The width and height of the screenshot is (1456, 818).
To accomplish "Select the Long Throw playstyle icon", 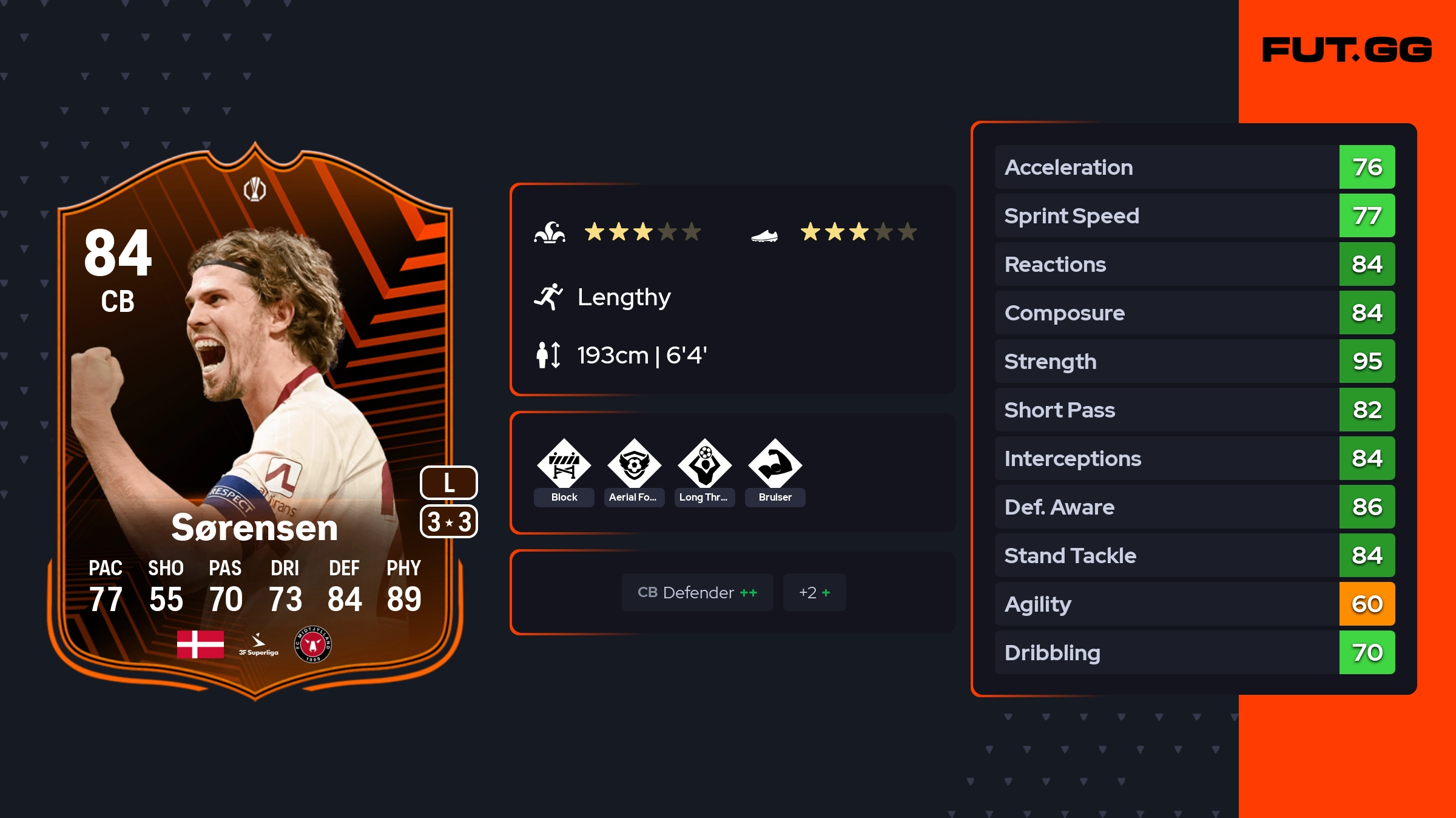I will click(x=704, y=464).
